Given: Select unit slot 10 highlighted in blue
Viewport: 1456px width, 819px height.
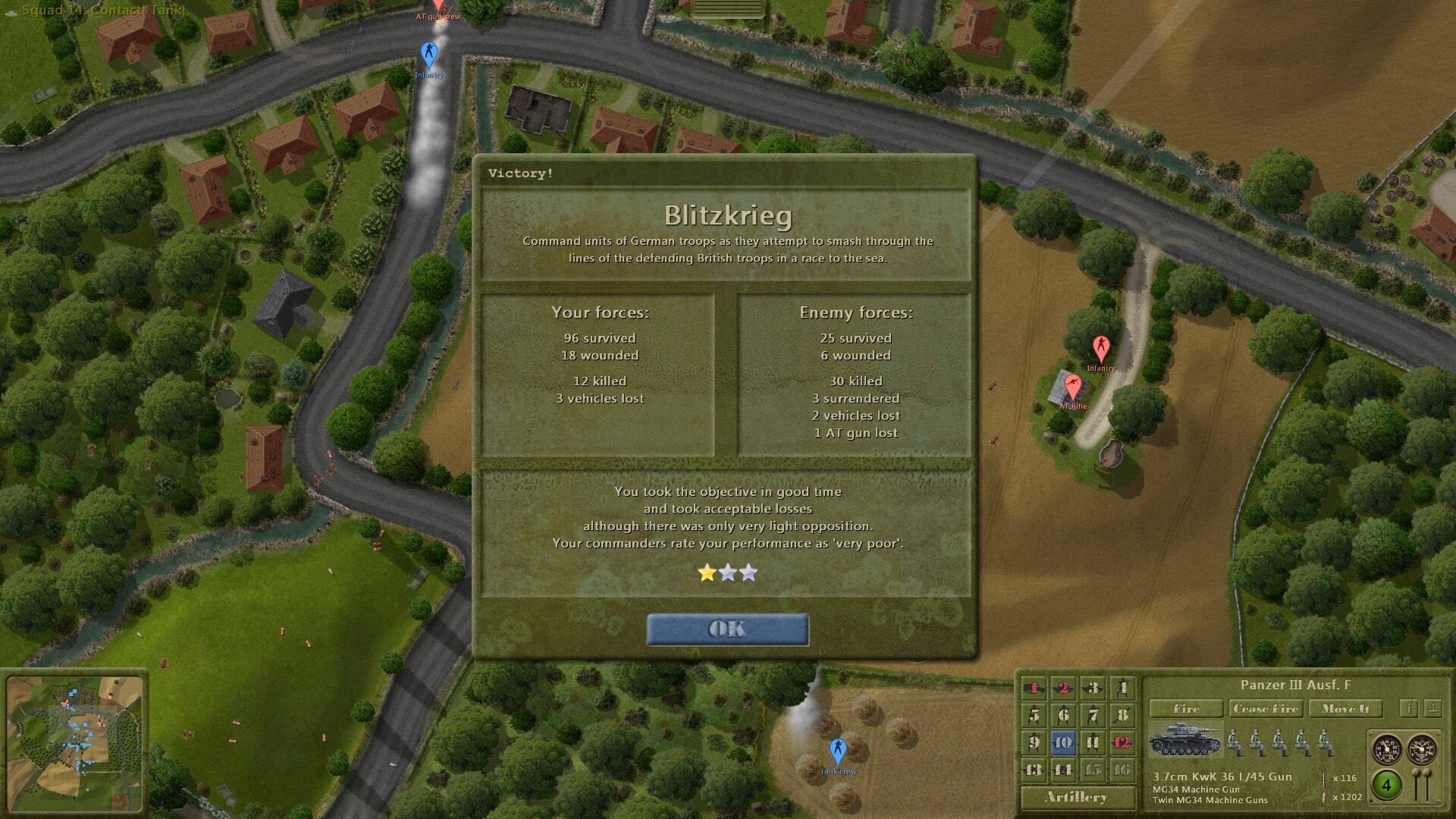Looking at the screenshot, I should coord(1063,742).
